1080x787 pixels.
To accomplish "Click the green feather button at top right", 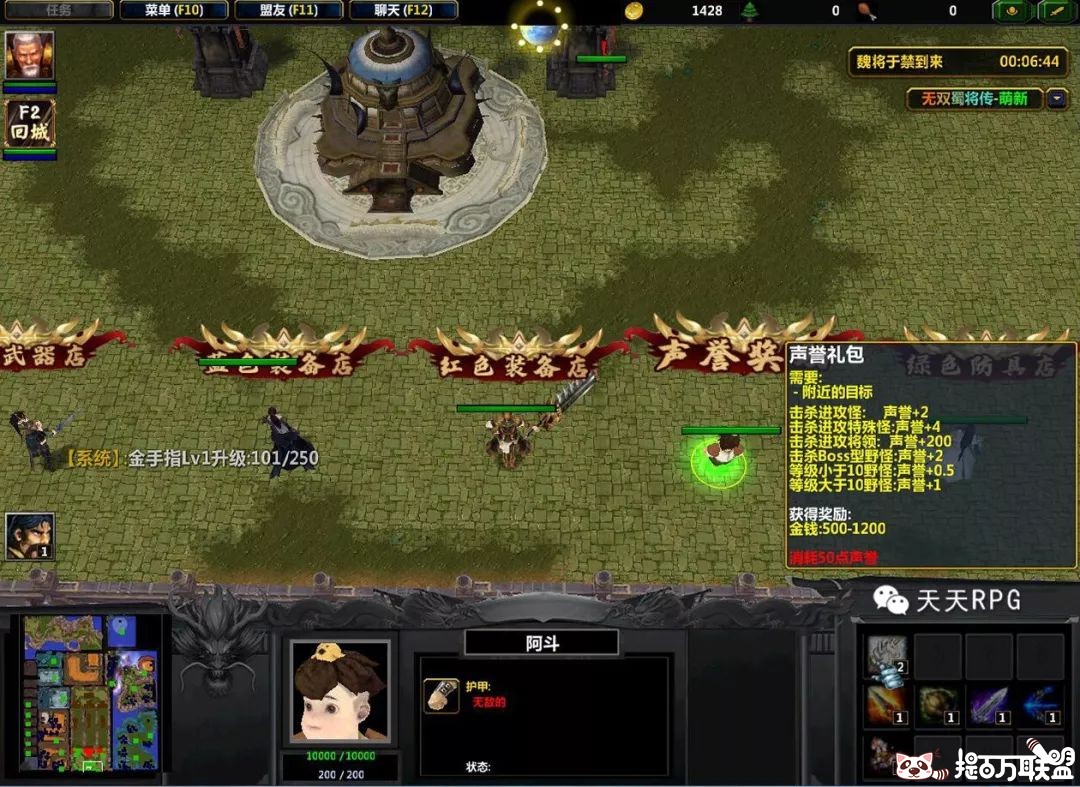I will pyautogui.click(x=1057, y=11).
